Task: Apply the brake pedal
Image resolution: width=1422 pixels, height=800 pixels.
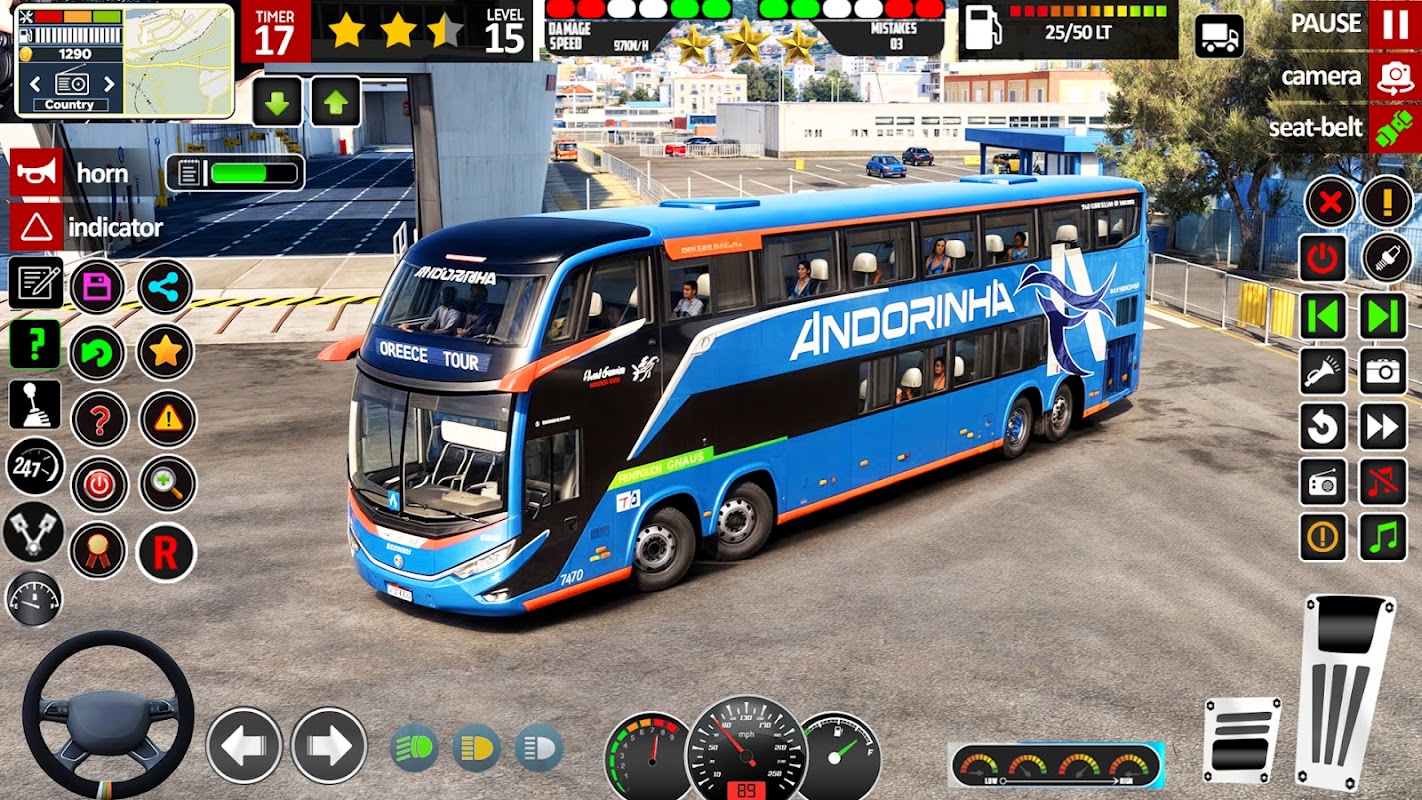Action: pos(1241,741)
